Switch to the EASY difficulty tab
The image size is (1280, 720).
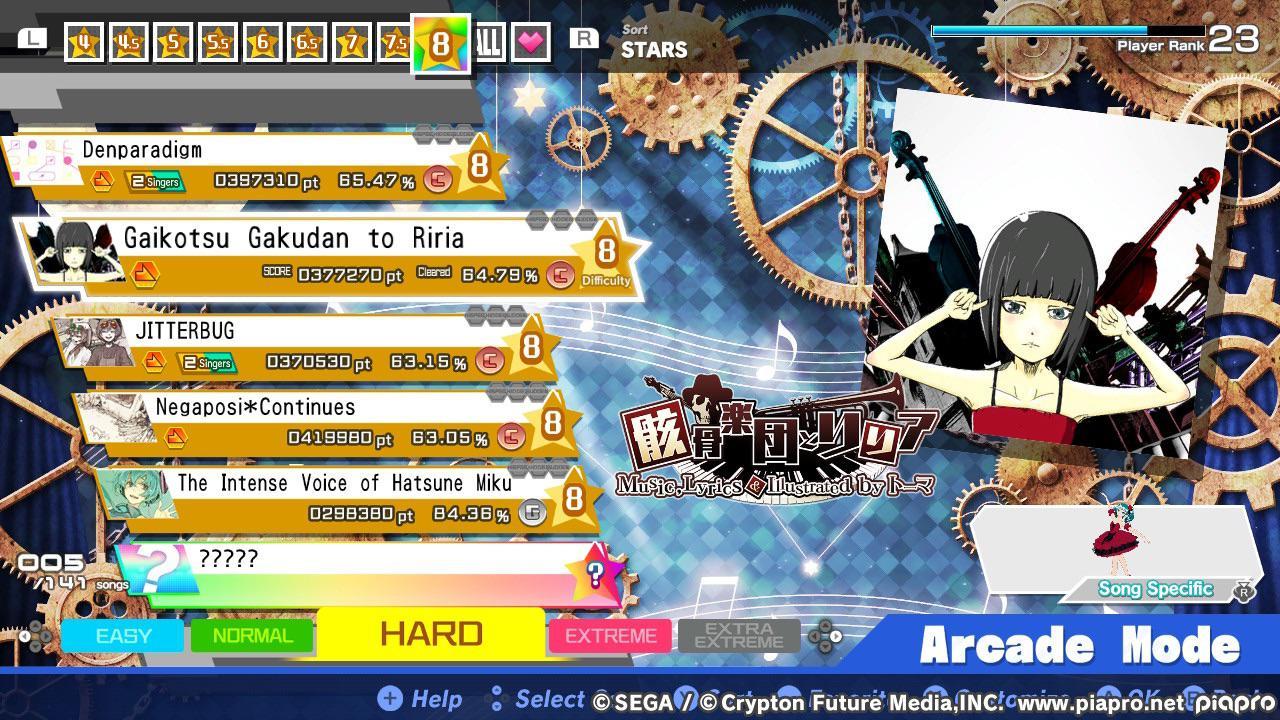124,635
